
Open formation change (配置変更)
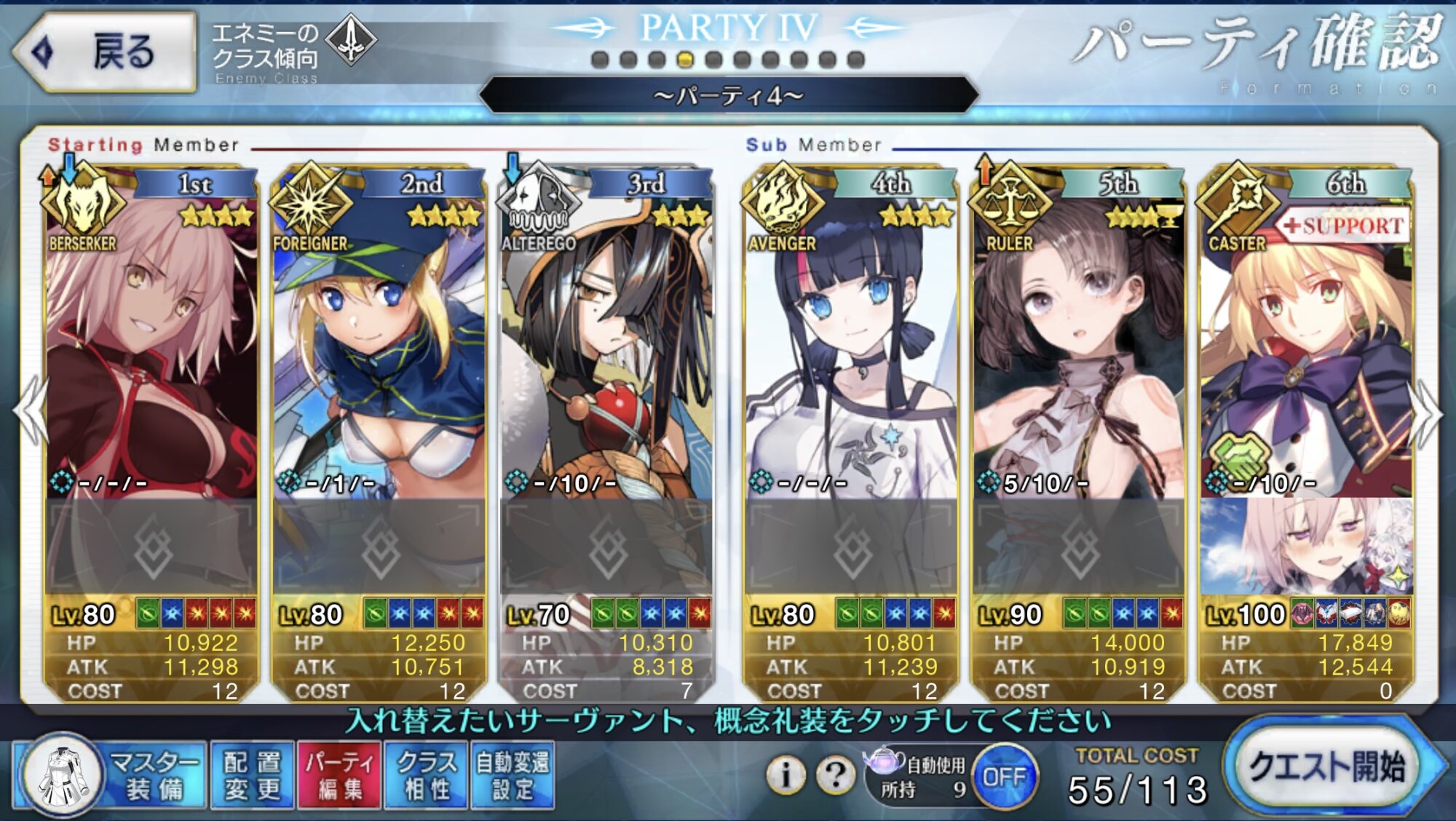252,775
